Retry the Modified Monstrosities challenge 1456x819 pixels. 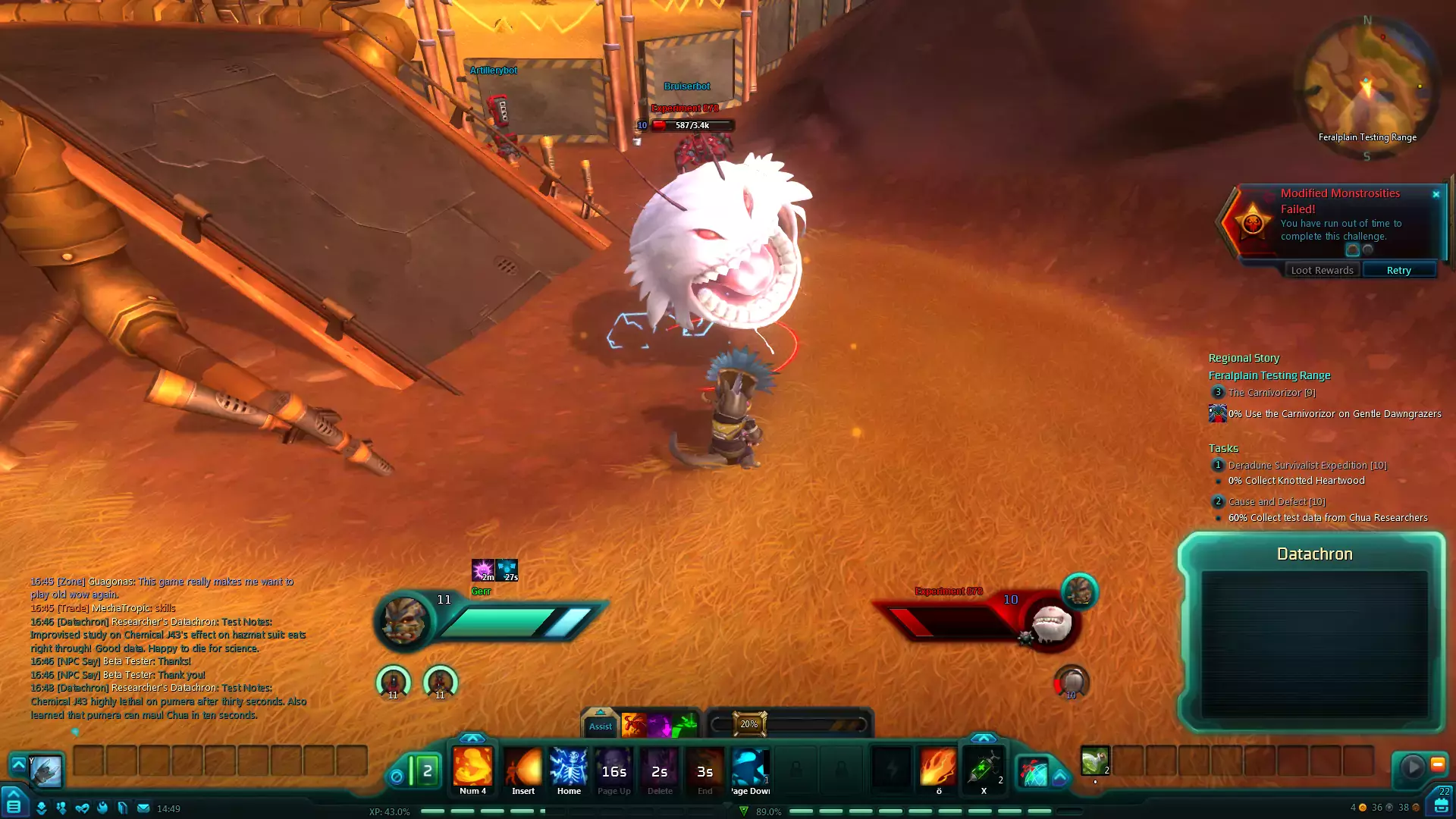[x=1398, y=271]
